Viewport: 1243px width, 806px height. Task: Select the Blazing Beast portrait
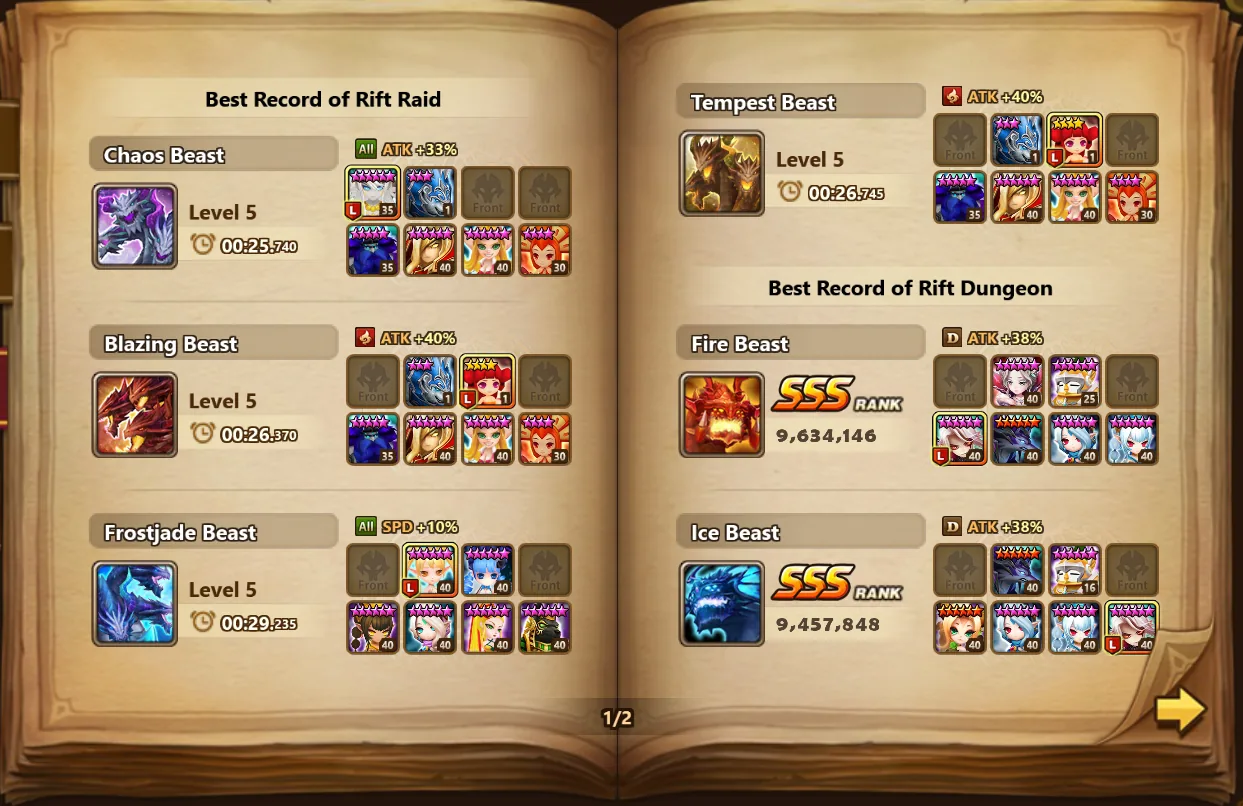135,415
